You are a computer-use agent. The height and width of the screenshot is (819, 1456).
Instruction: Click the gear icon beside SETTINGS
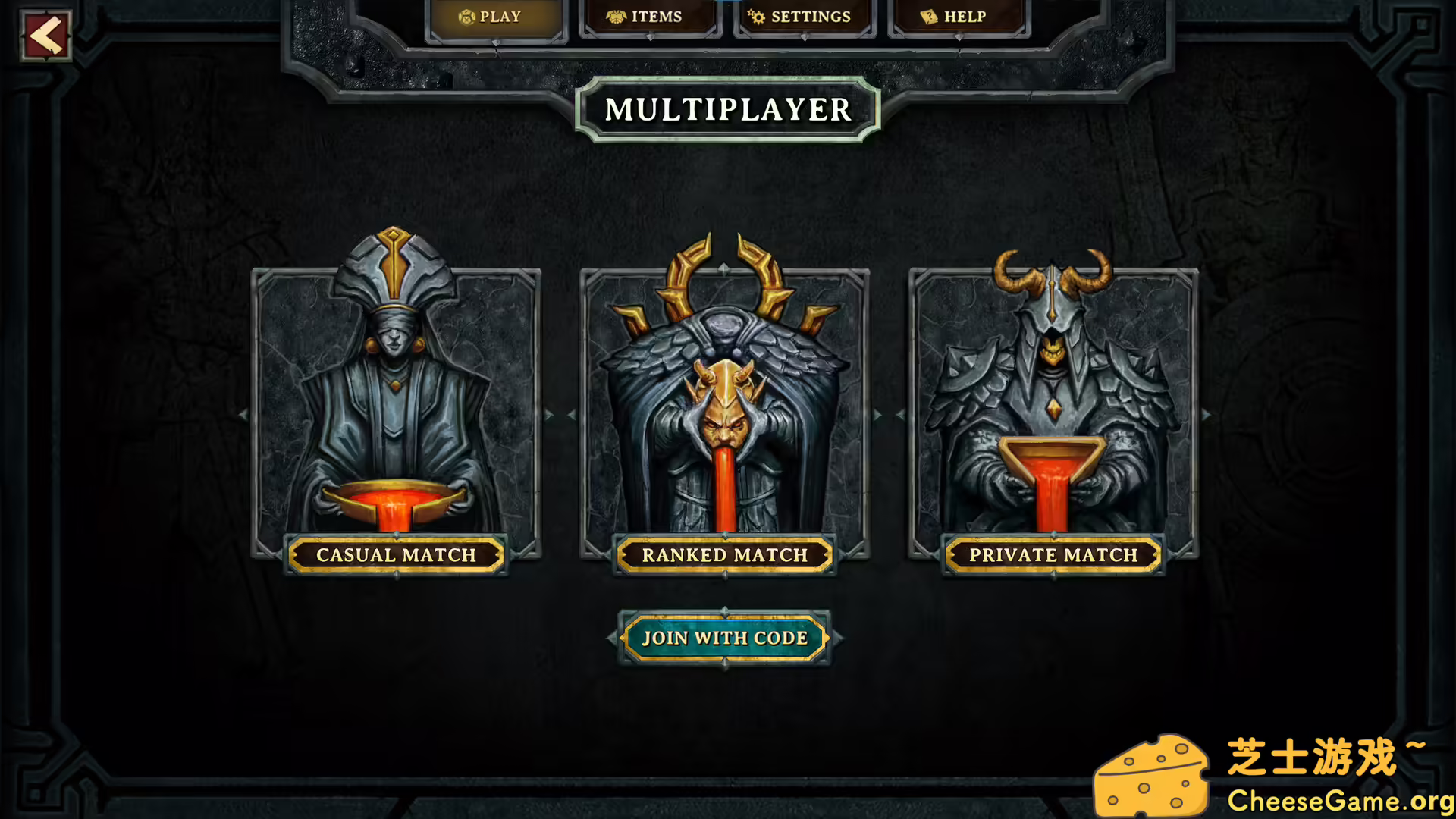click(x=756, y=15)
